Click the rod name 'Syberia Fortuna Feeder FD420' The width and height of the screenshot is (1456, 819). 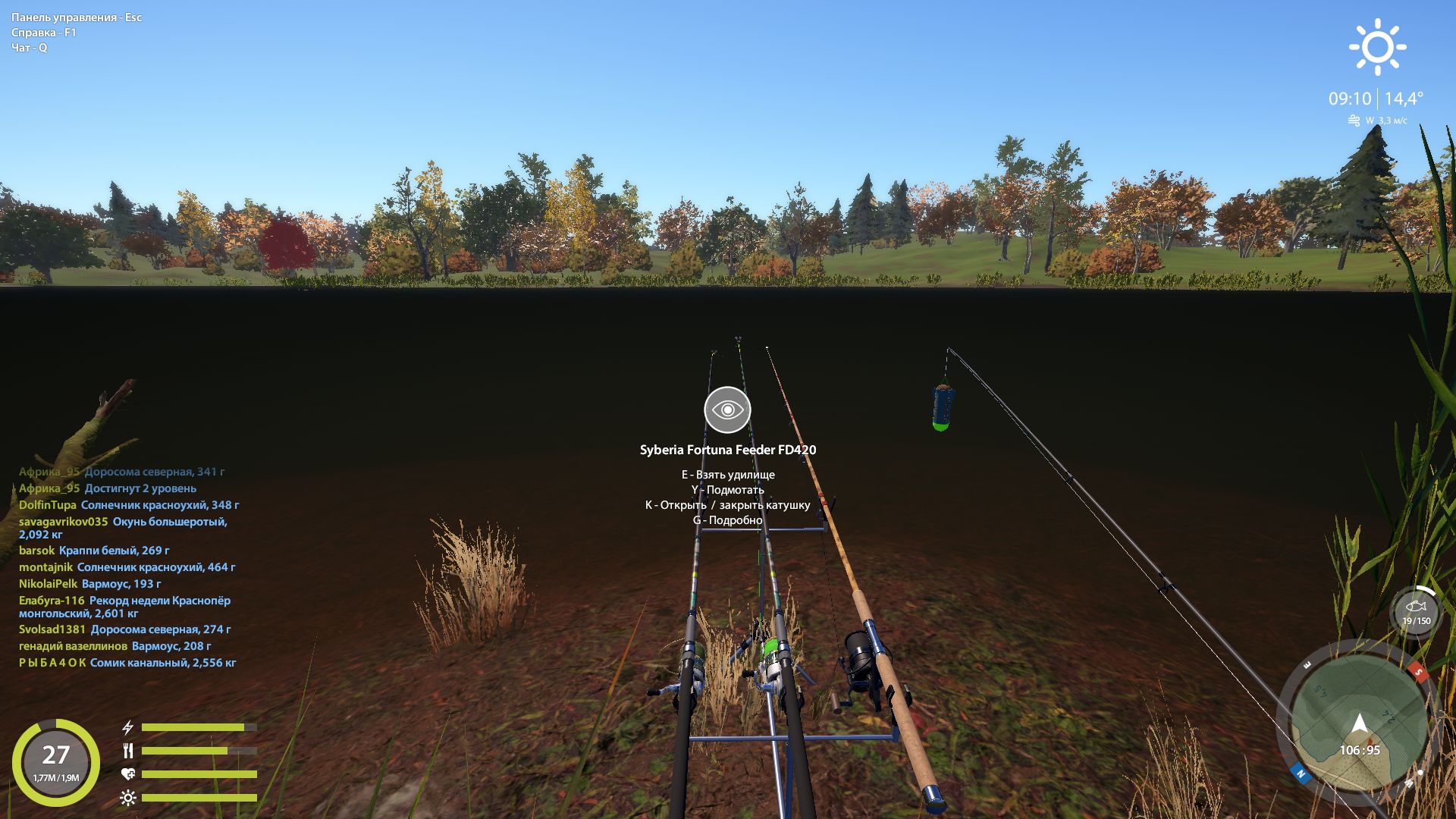click(x=727, y=450)
